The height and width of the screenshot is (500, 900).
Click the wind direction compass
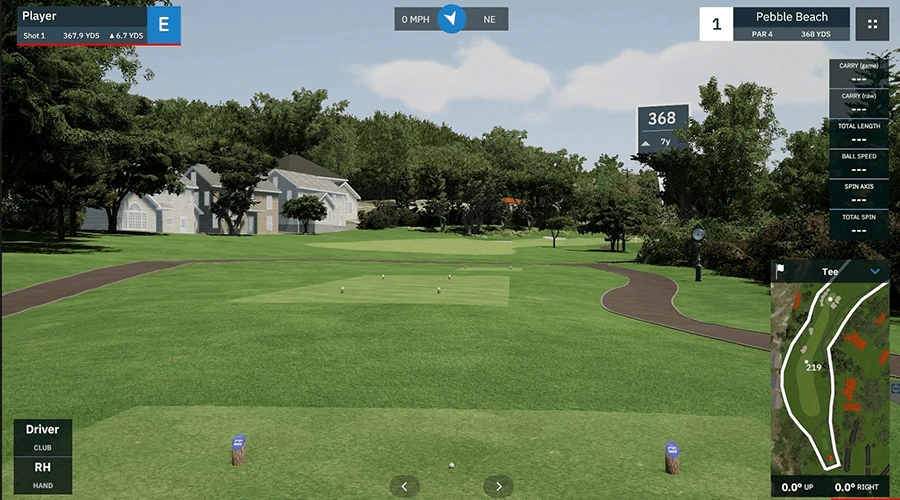coord(453,19)
